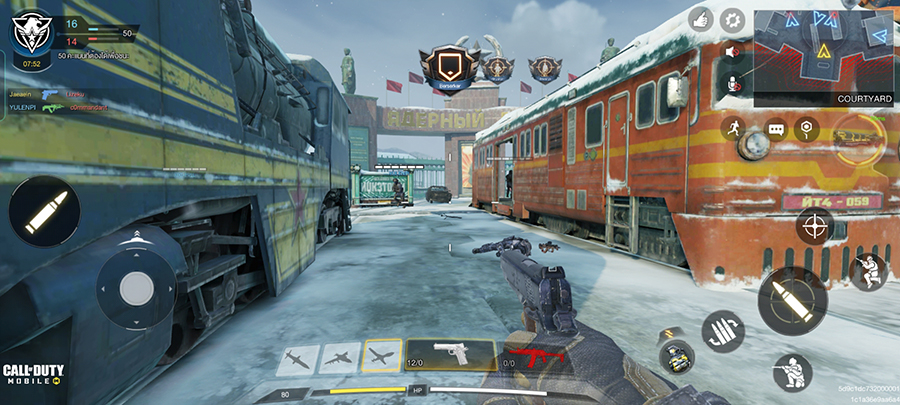Tap the jumping soldier button
This screenshot has height=405, width=900.
coord(867,271)
